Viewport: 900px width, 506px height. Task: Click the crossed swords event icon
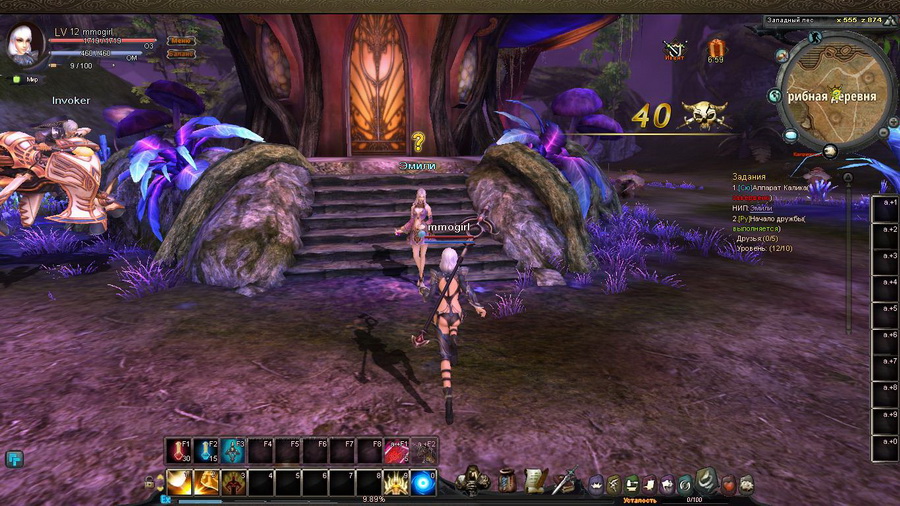[x=676, y=48]
